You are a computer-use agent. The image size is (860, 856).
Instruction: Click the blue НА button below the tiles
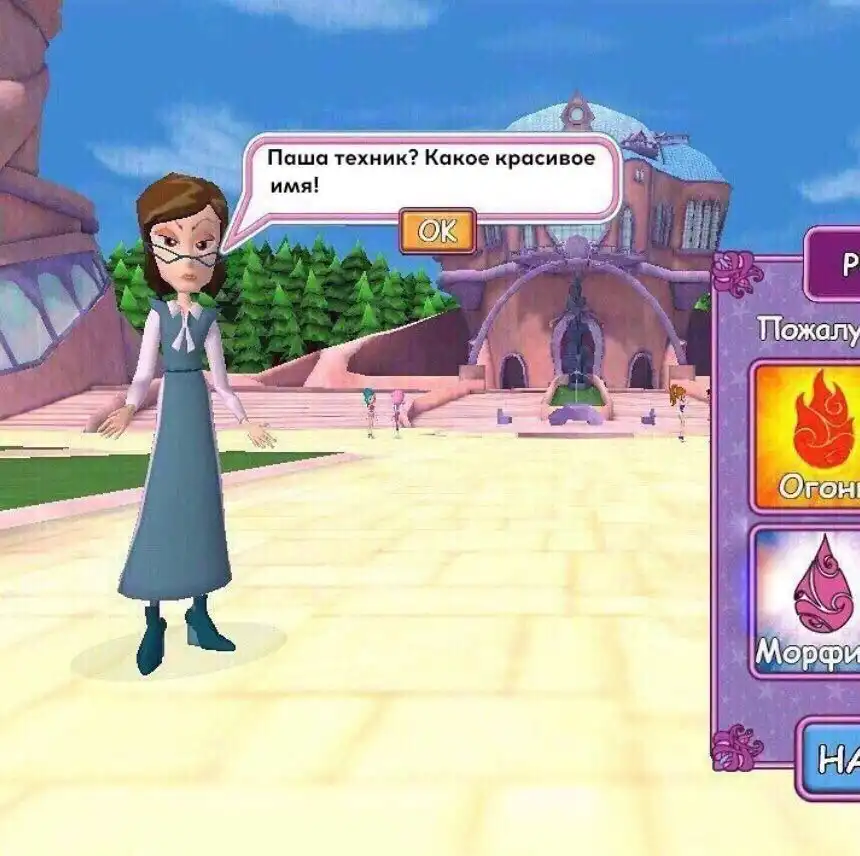click(x=831, y=759)
